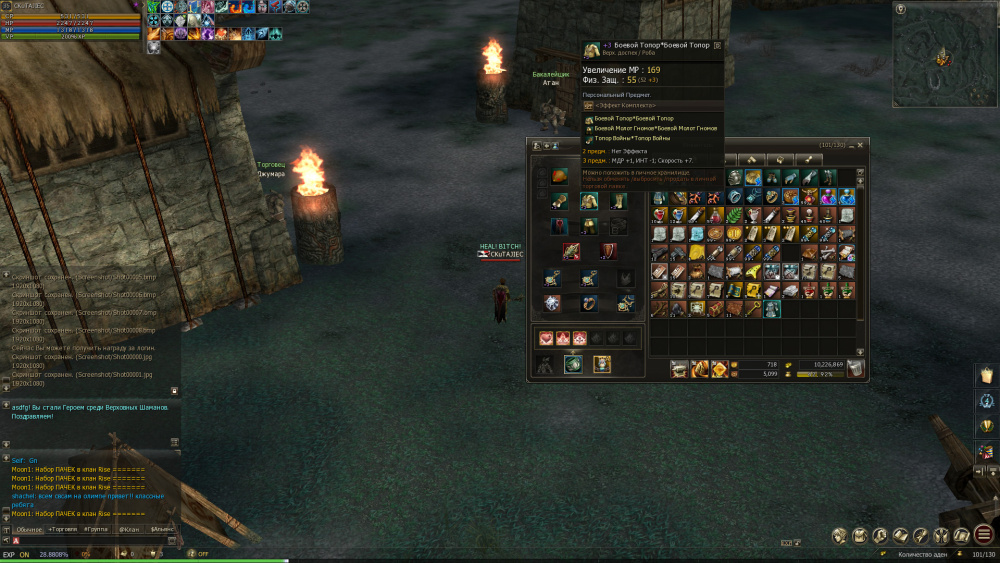Switch to the Альянс chat tab

[161, 528]
